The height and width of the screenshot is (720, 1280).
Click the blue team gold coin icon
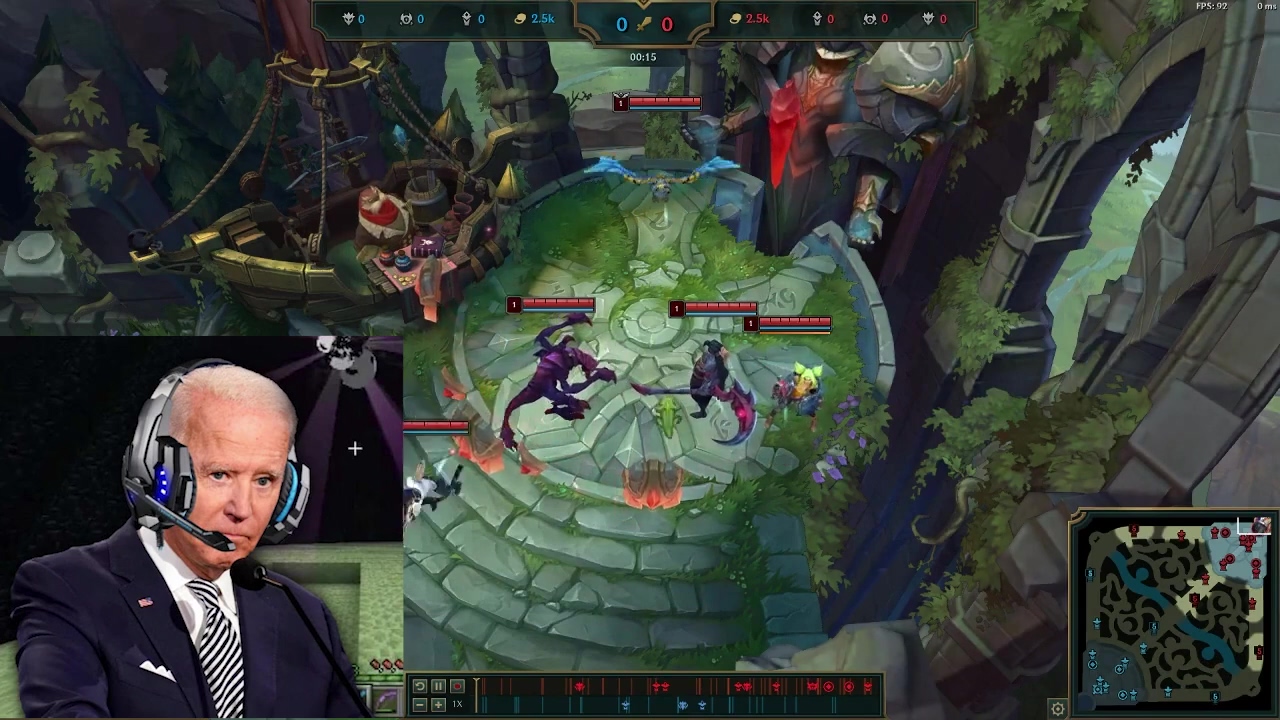[x=519, y=18]
